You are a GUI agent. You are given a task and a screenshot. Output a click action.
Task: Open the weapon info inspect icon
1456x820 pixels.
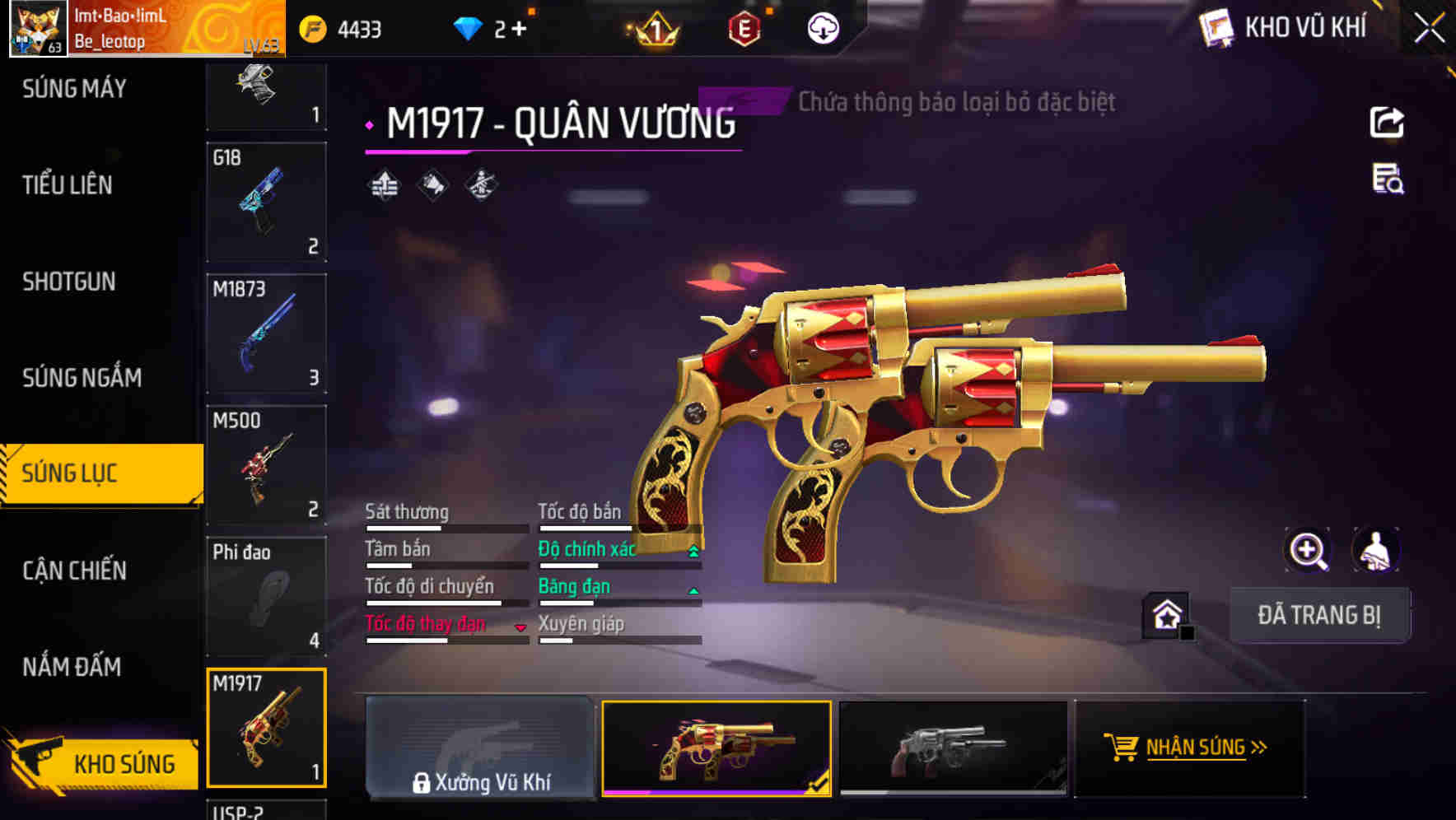1387,184
